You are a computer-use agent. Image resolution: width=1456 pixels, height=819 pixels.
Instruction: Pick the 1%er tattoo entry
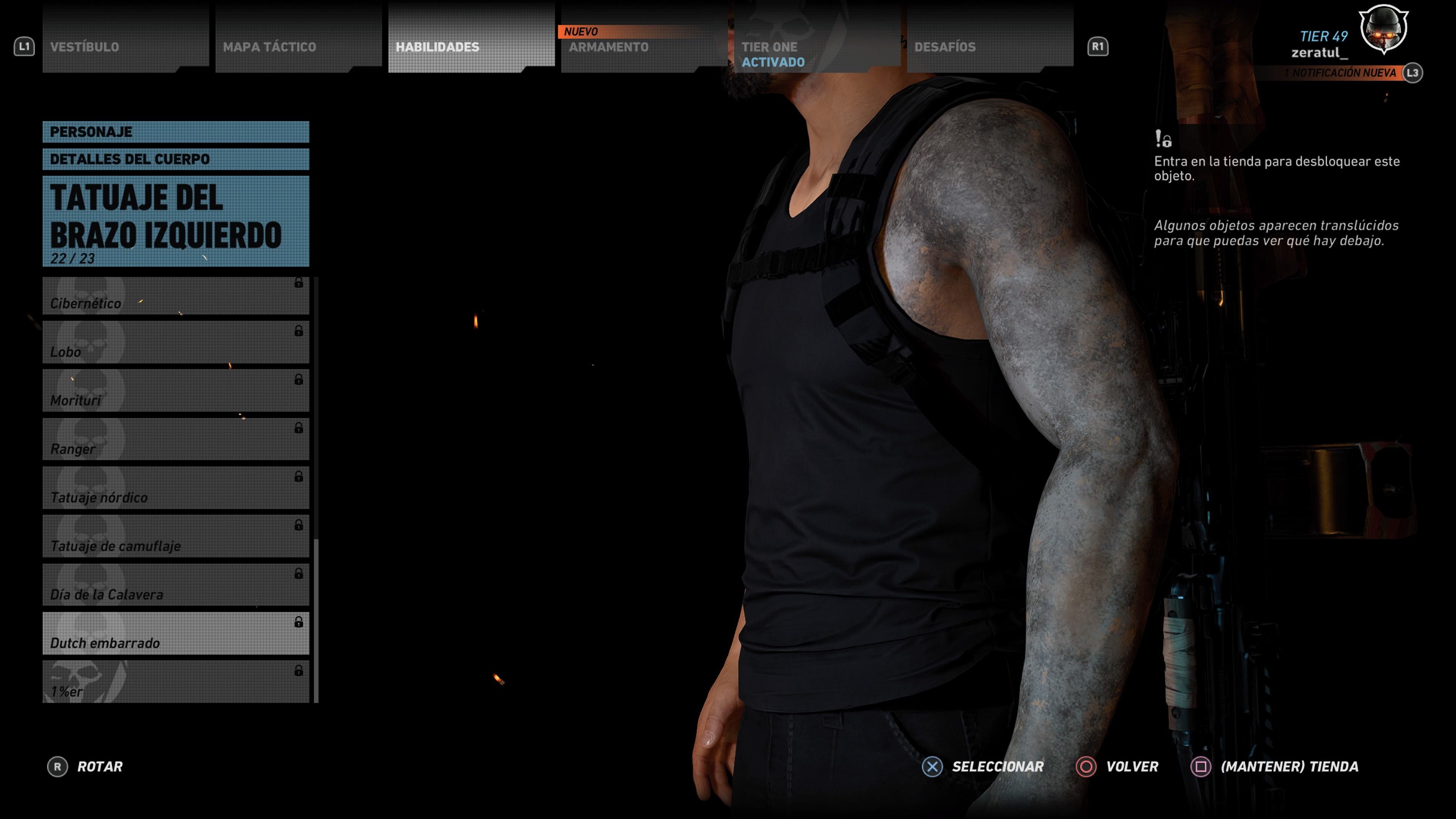(x=176, y=682)
